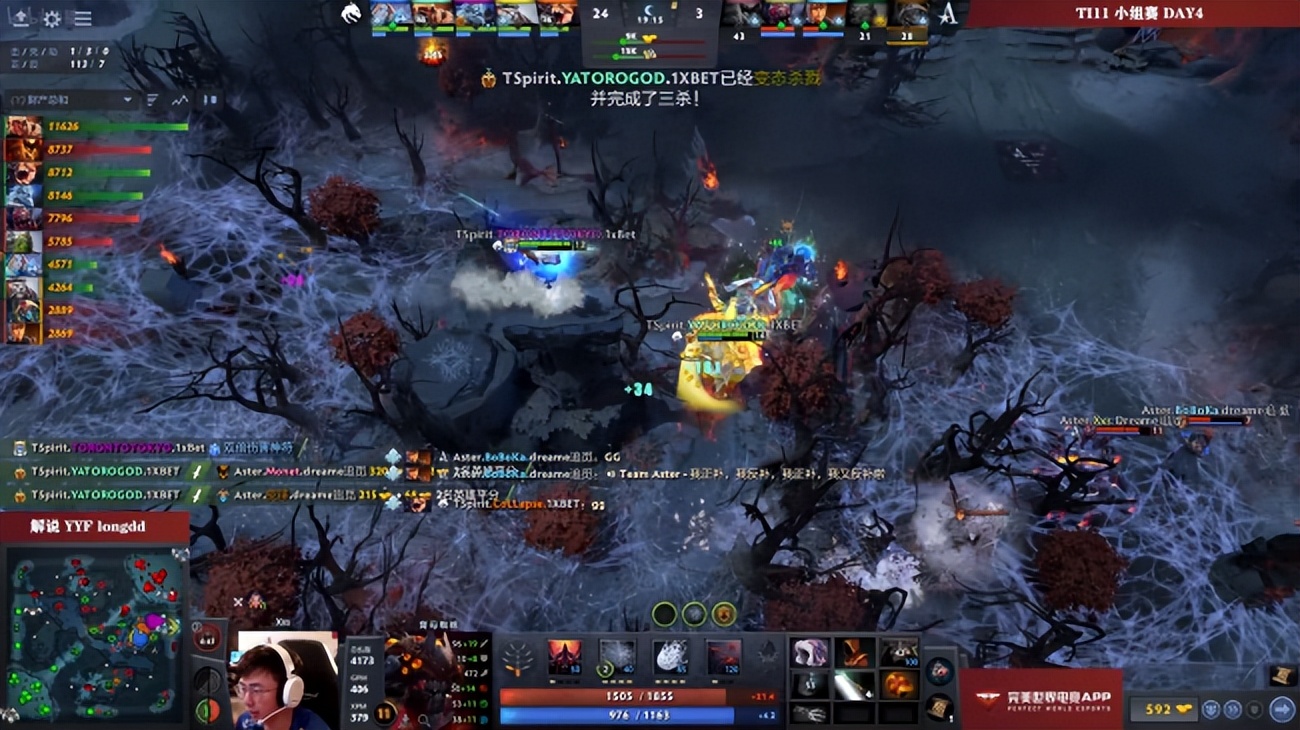Screen dimensions: 1300x730
Task: Click the courier speed-boost icon
Action: [x=1232, y=709]
